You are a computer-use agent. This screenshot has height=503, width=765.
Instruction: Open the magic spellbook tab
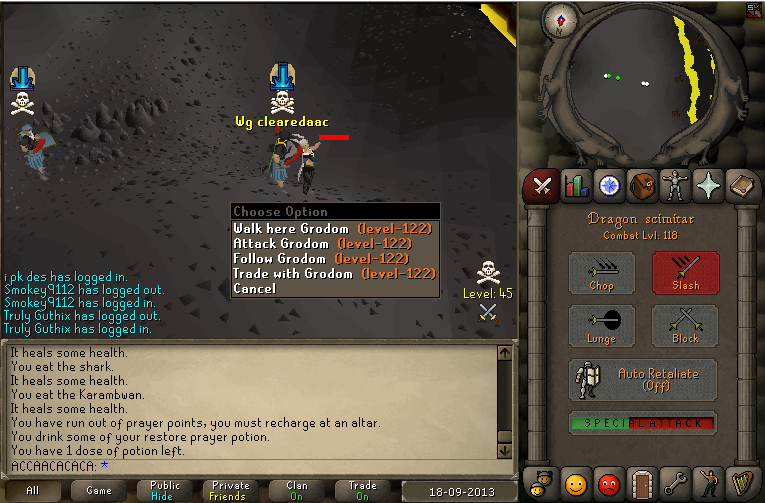coord(739,185)
